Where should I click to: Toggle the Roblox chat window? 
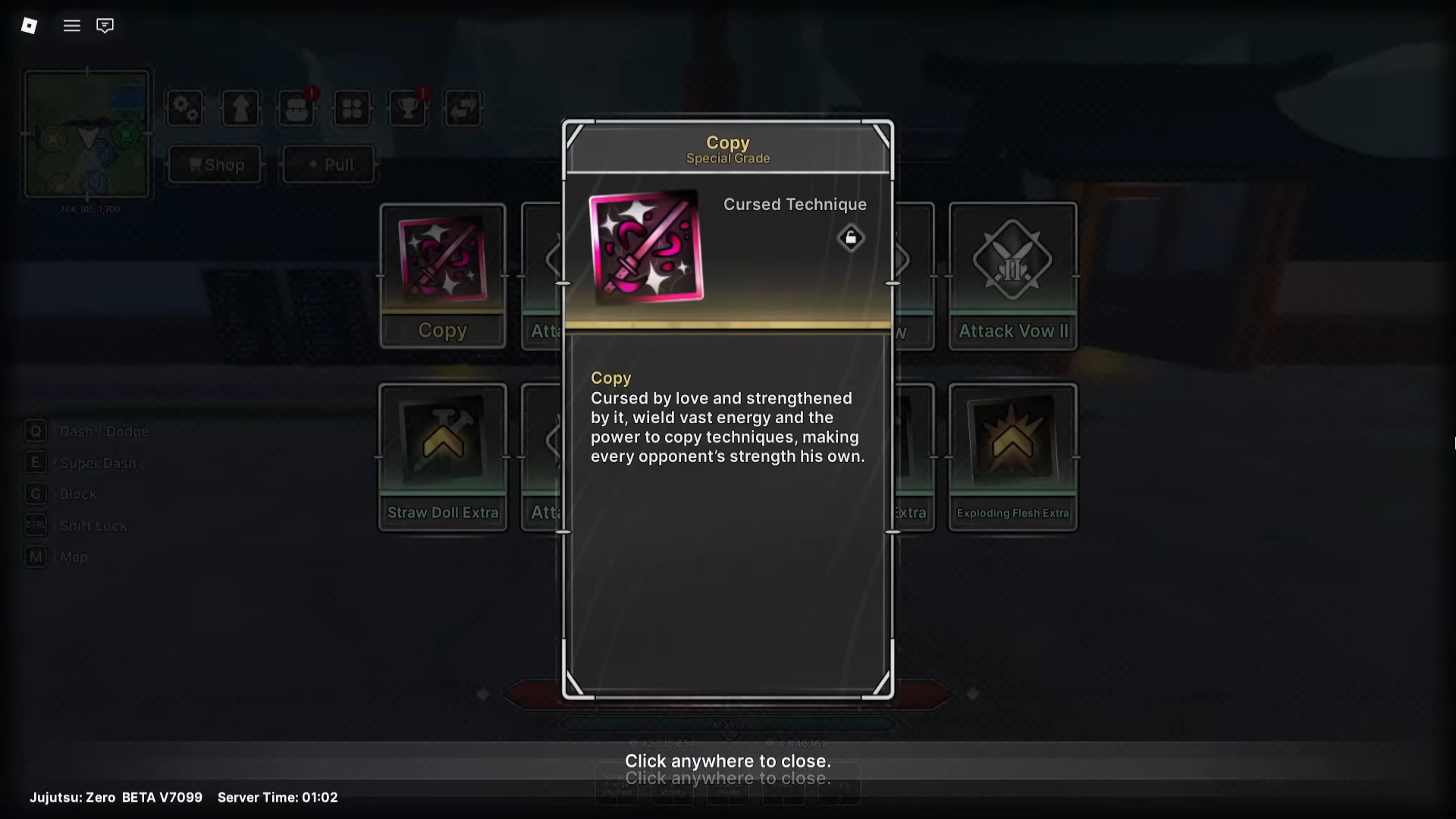pos(105,26)
